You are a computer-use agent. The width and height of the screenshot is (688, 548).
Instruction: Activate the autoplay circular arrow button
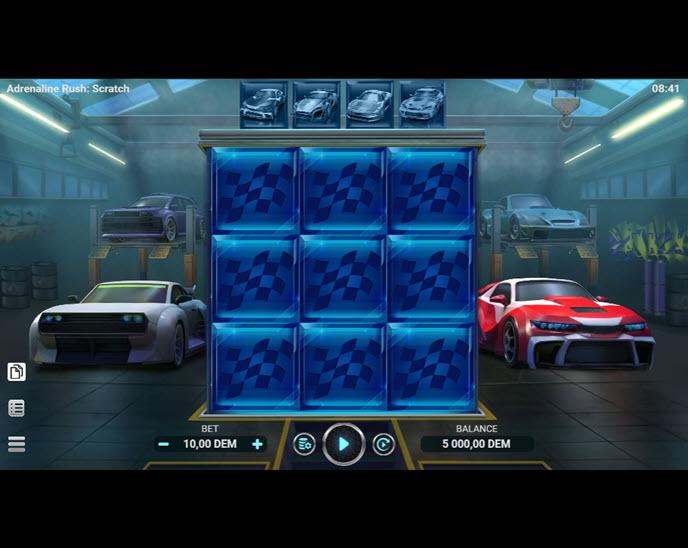383,444
